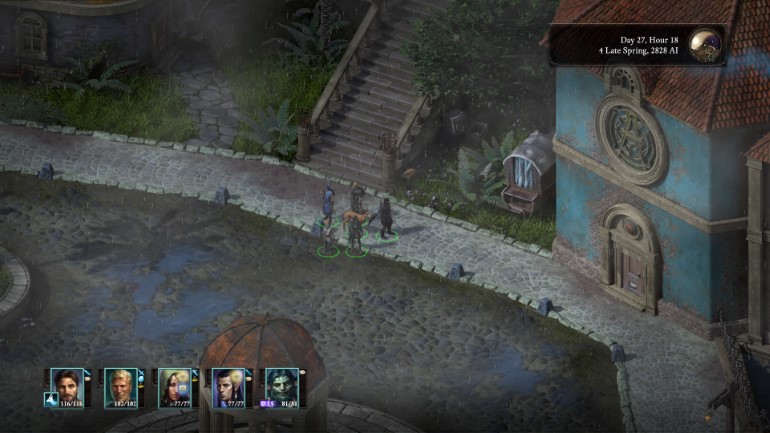Click the day-night clock orb
This screenshot has width=770, height=433.
pos(707,46)
